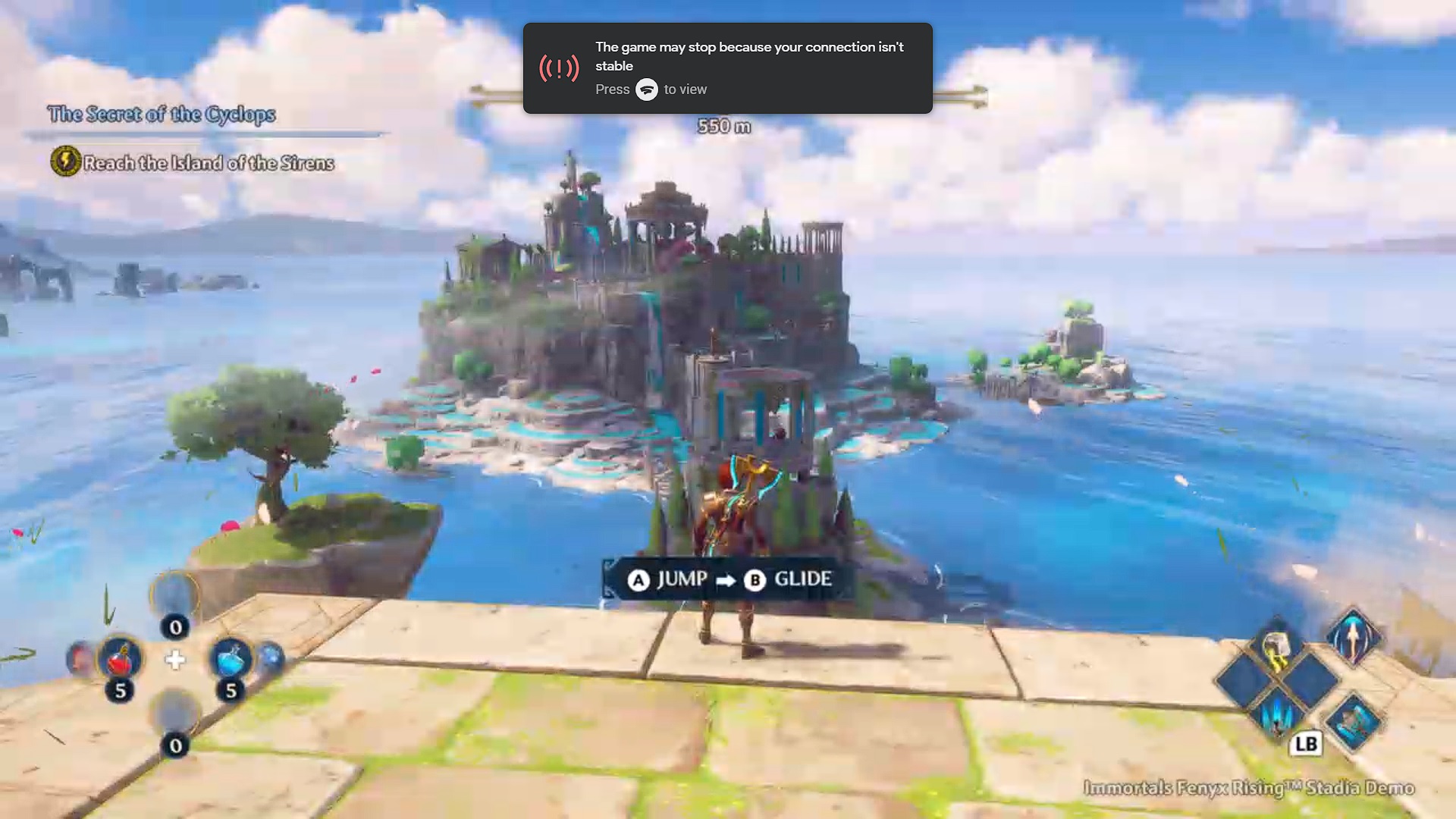This screenshot has width=1456, height=819.
Task: Activate the blue spikes ability icon
Action: 1277,715
